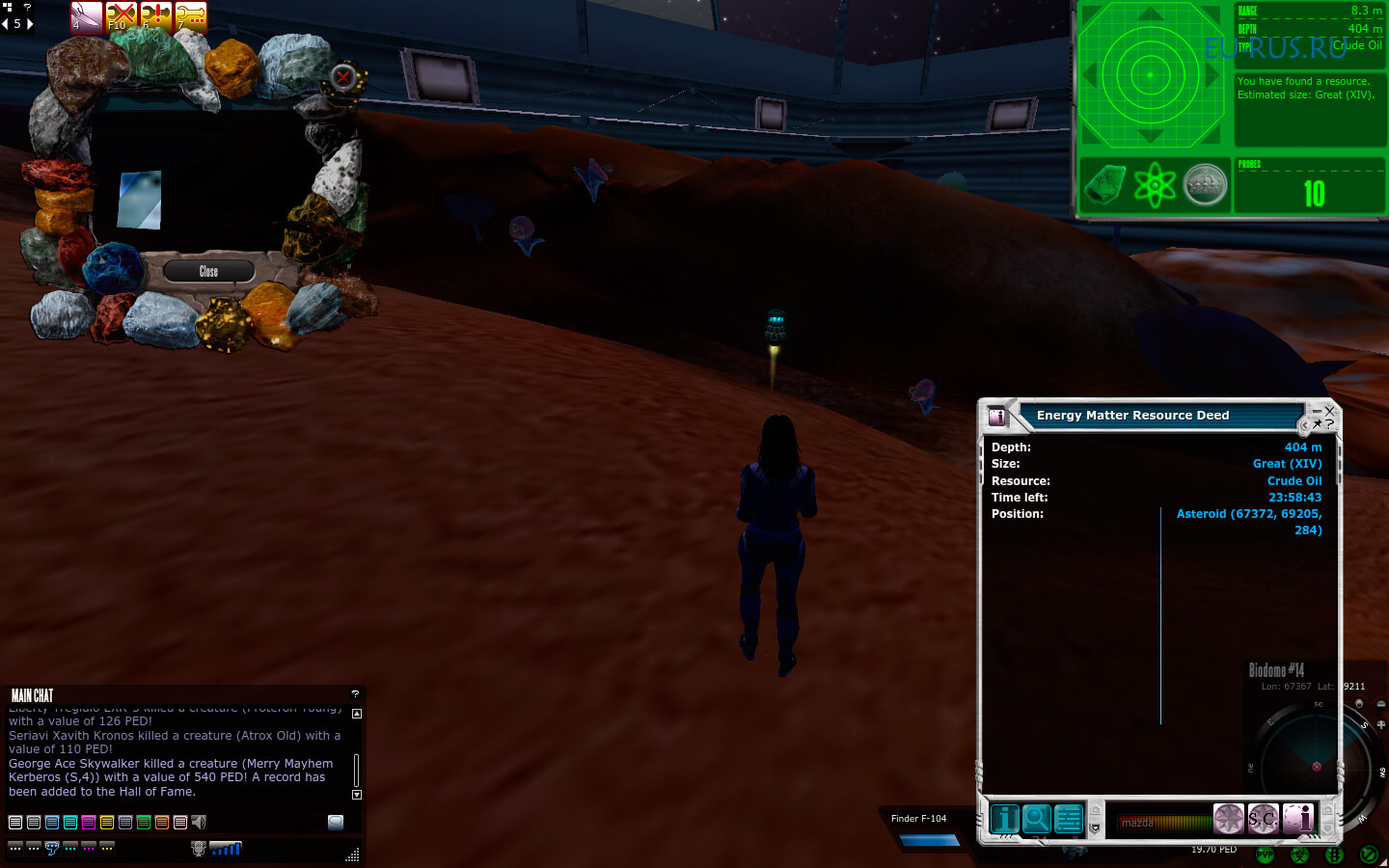Toggle the voice chat microphone
Image resolution: width=1389 pixels, height=868 pixels.
(x=199, y=849)
